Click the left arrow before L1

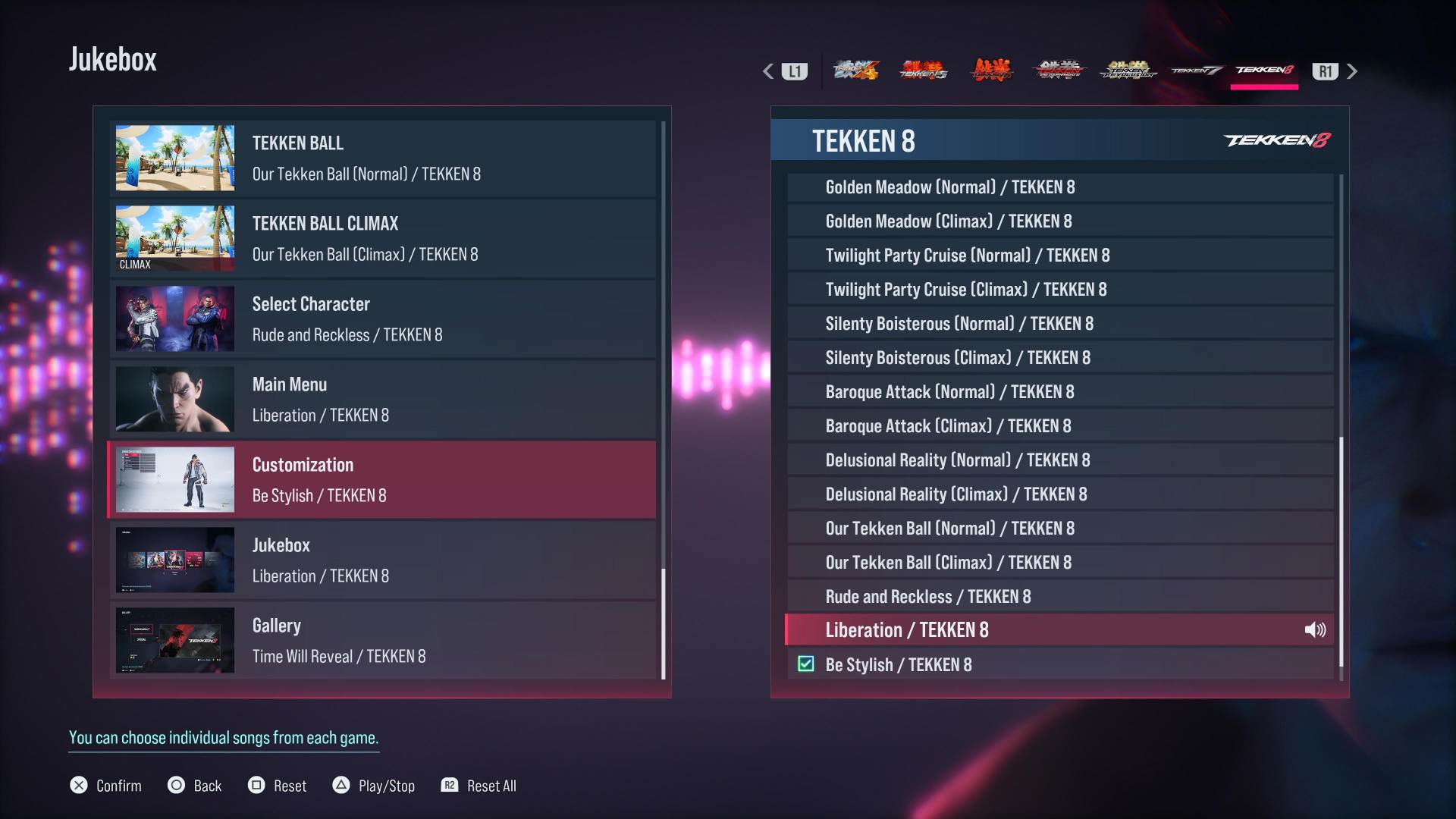[x=767, y=71]
